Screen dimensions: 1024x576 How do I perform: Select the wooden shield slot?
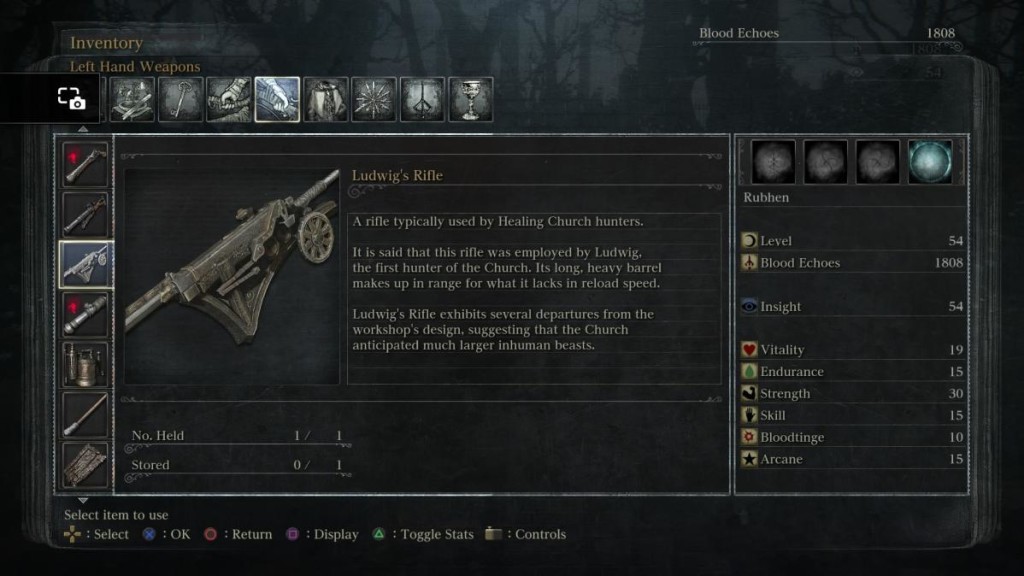(86, 463)
